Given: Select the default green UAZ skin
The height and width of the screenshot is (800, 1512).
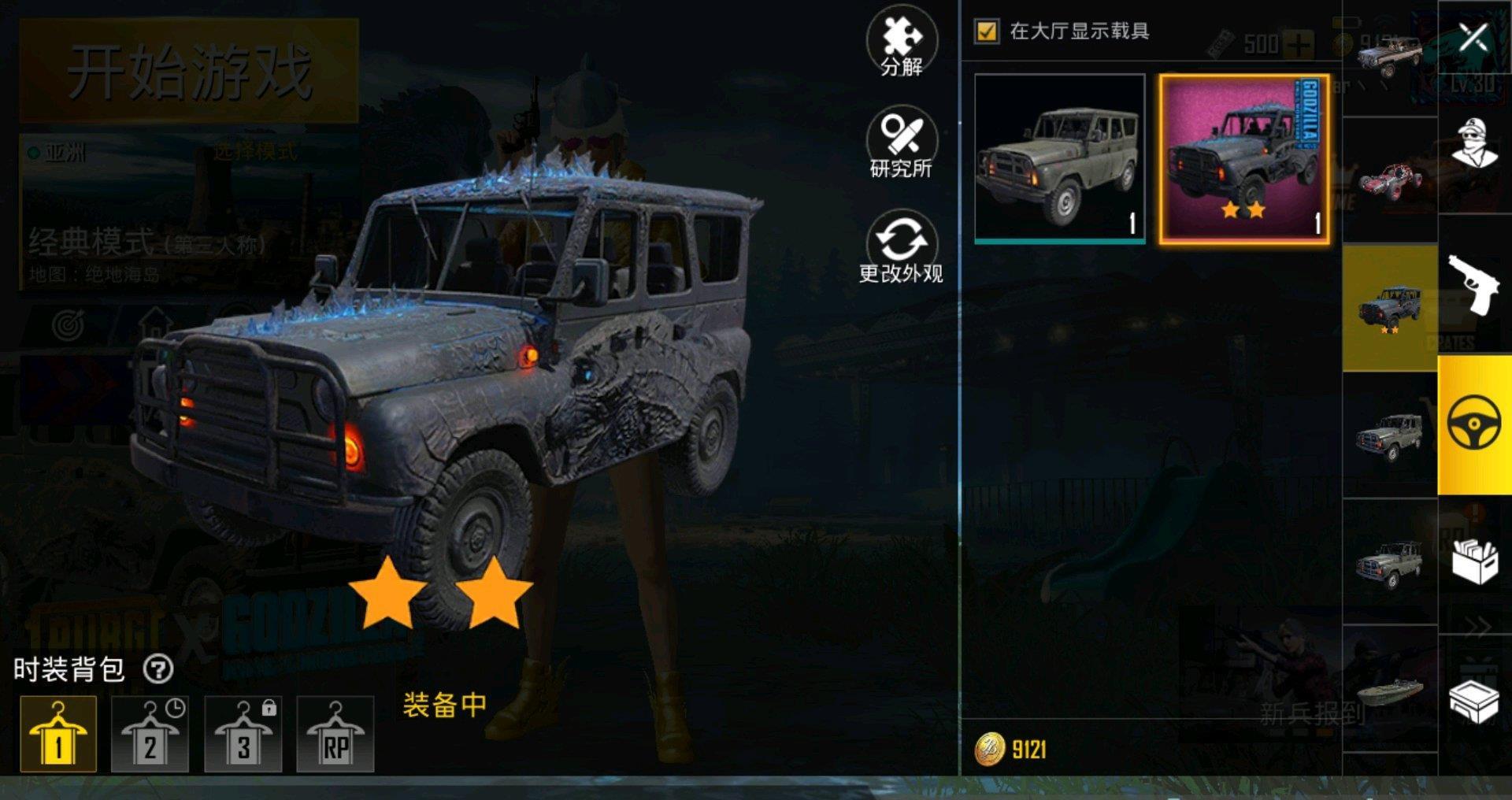Looking at the screenshot, I should (1059, 158).
